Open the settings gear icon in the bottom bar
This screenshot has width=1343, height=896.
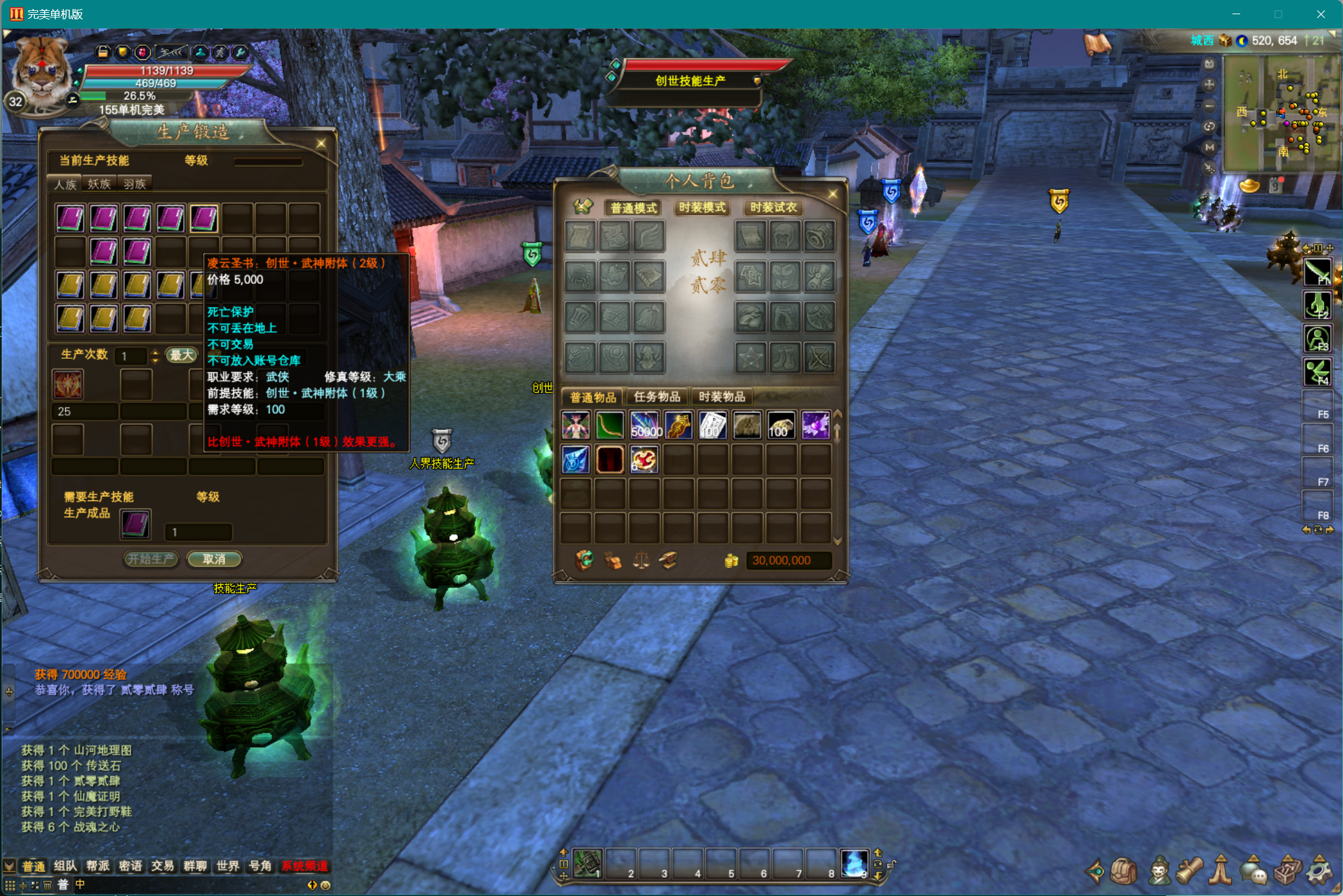[1318, 872]
